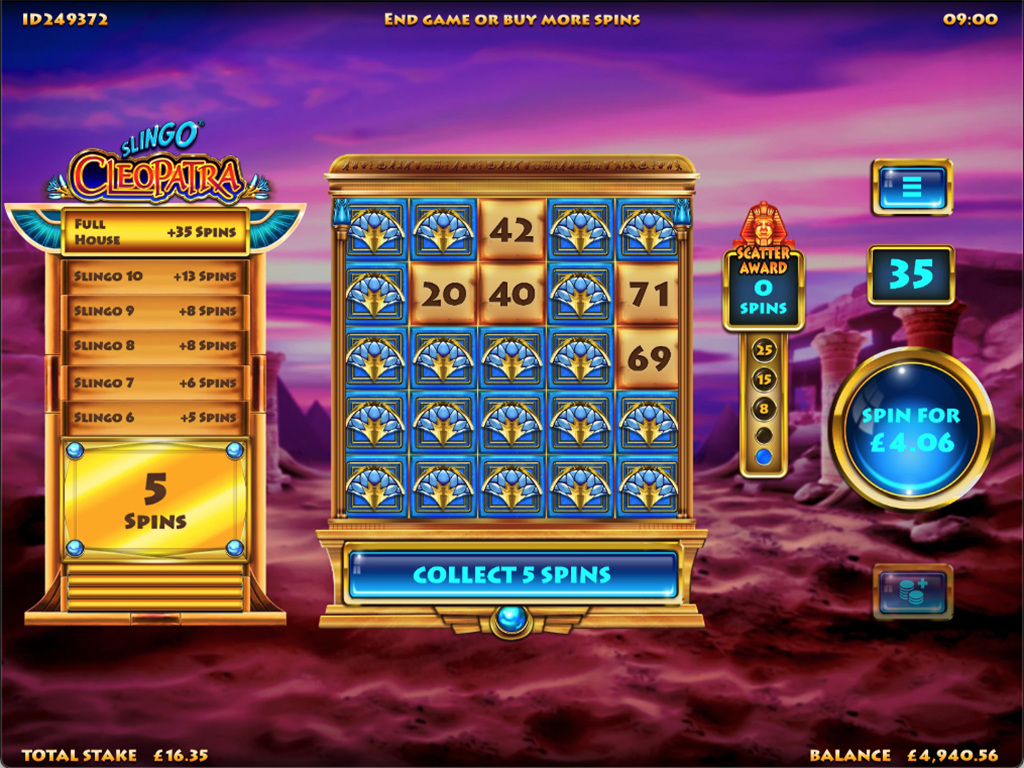Collect the 5 spins
The image size is (1024, 768).
(x=511, y=575)
